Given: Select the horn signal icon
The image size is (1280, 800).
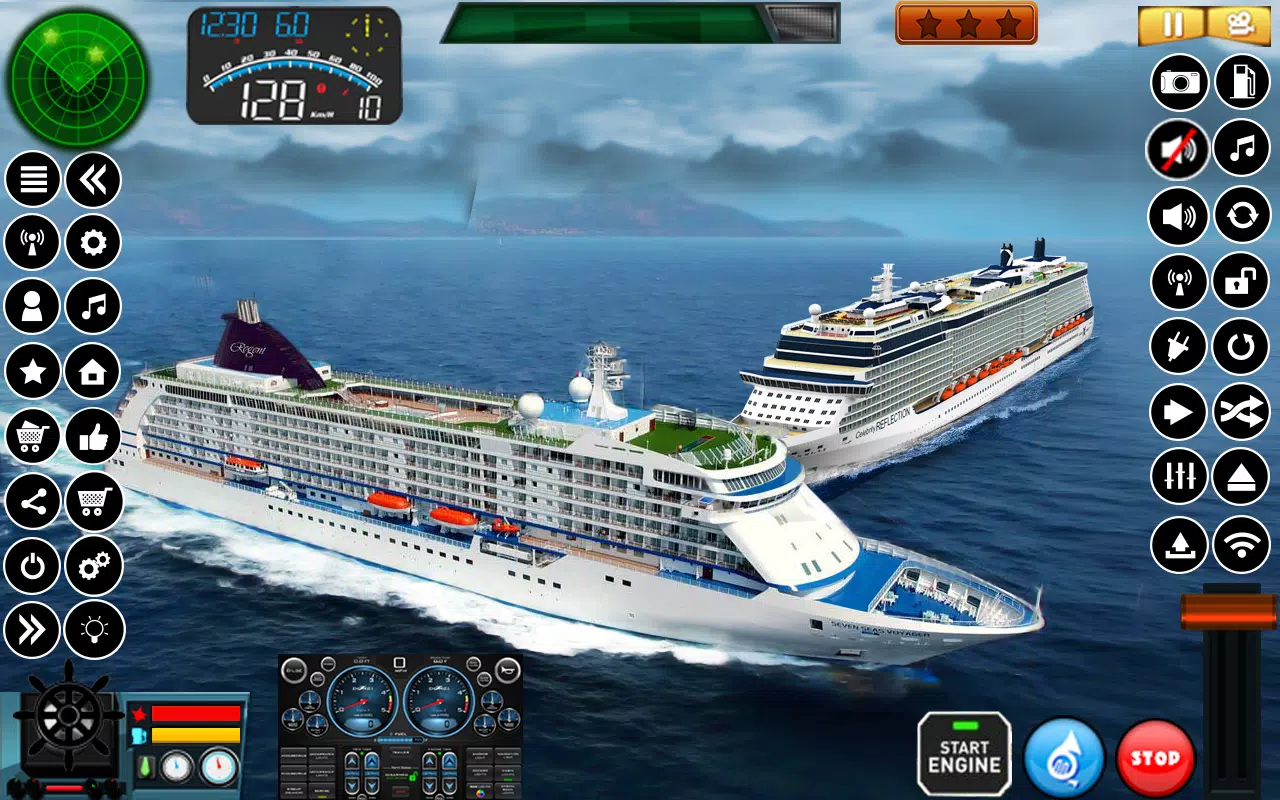Looking at the screenshot, I should [x=1177, y=282].
